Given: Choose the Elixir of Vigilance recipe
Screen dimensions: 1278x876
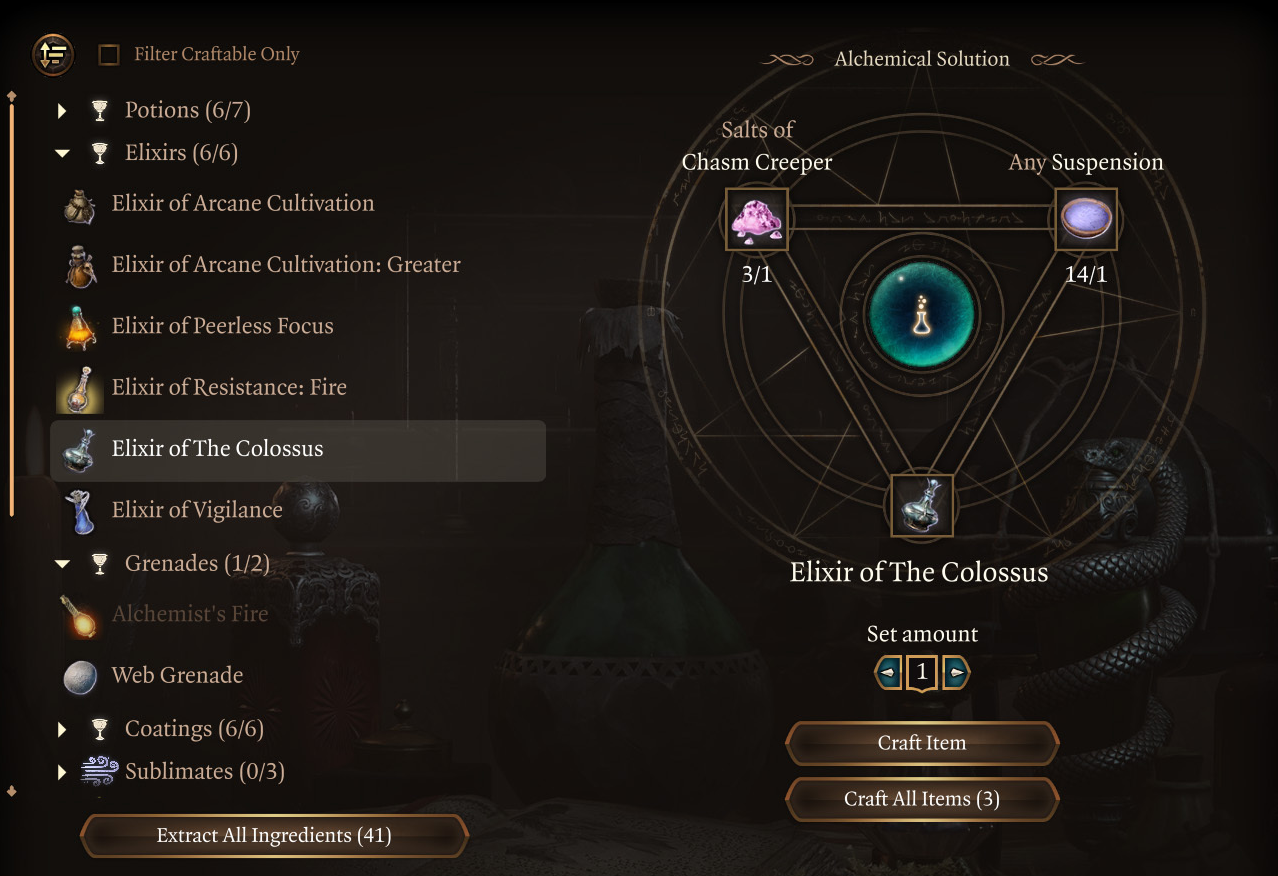Looking at the screenshot, I should (x=197, y=510).
